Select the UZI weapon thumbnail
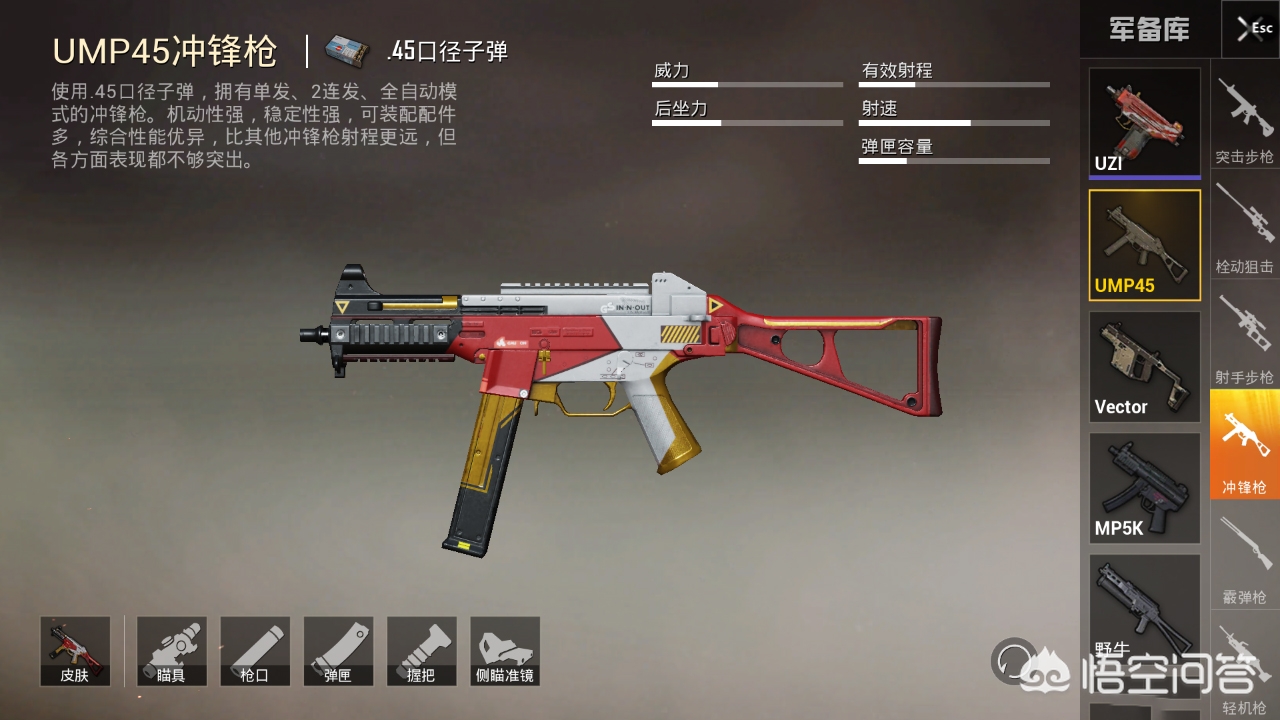1280x720 pixels. pyautogui.click(x=1144, y=123)
